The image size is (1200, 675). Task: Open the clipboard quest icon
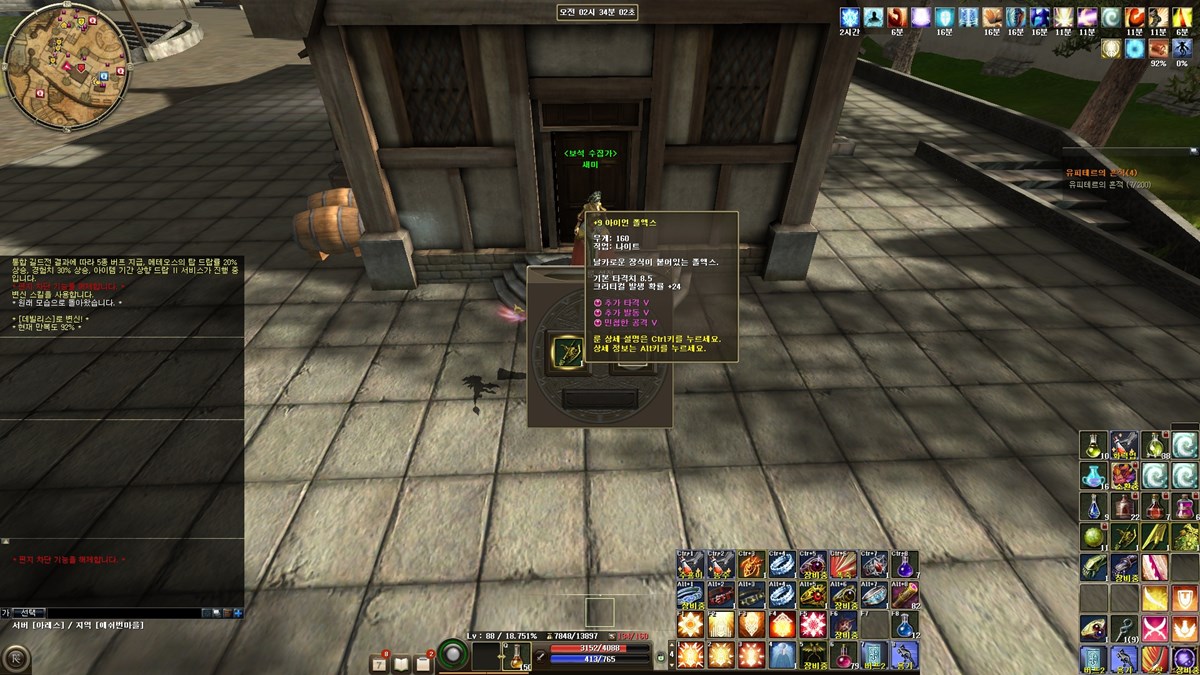point(423,663)
